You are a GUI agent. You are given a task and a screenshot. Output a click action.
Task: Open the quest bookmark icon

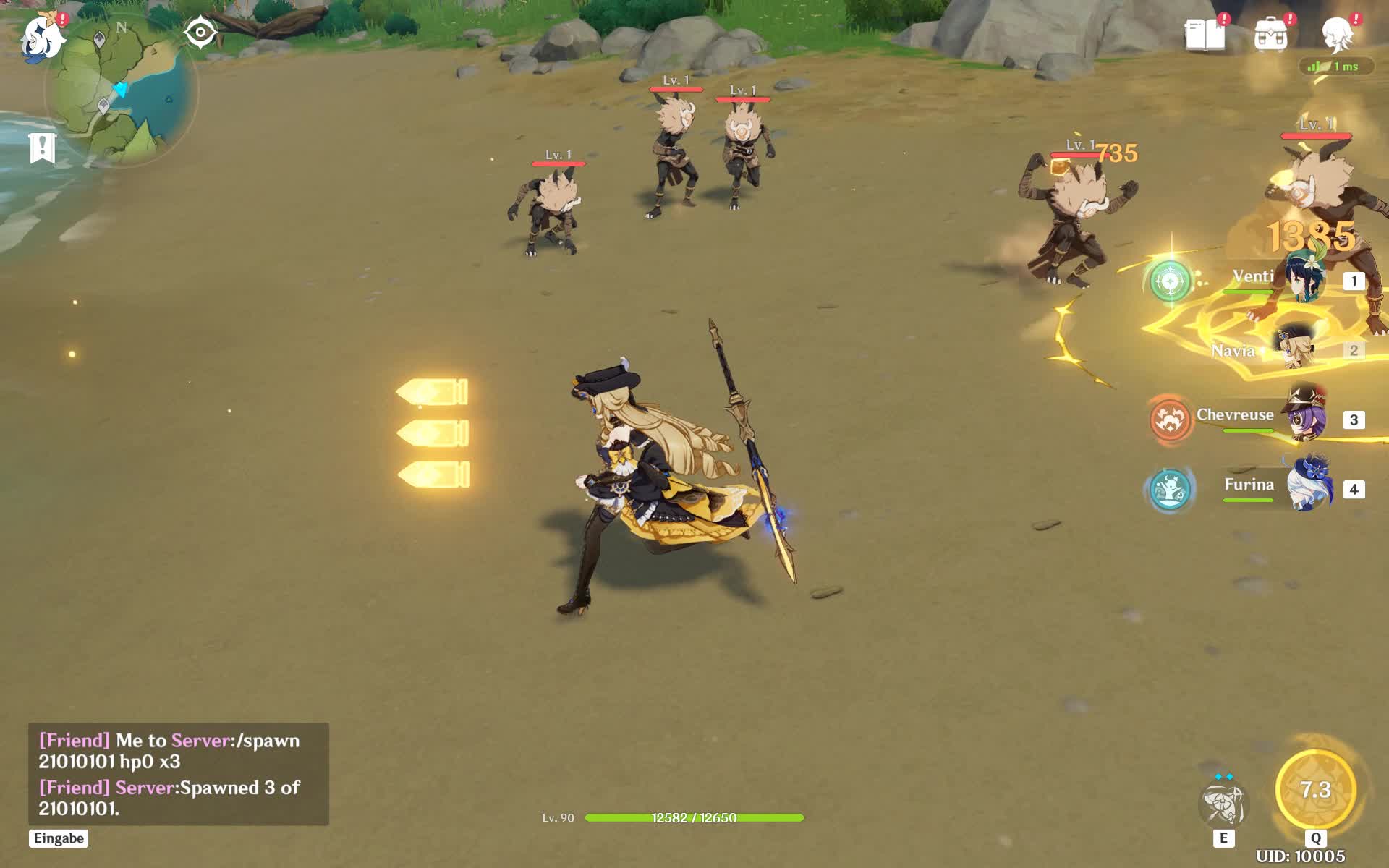click(43, 148)
